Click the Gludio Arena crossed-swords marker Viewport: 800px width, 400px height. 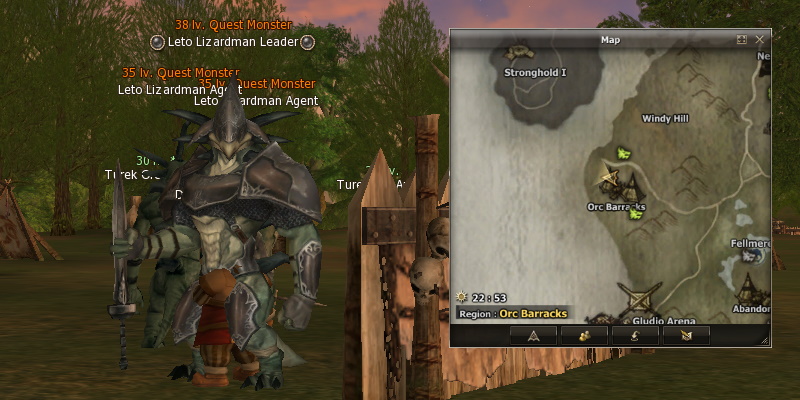[636, 298]
